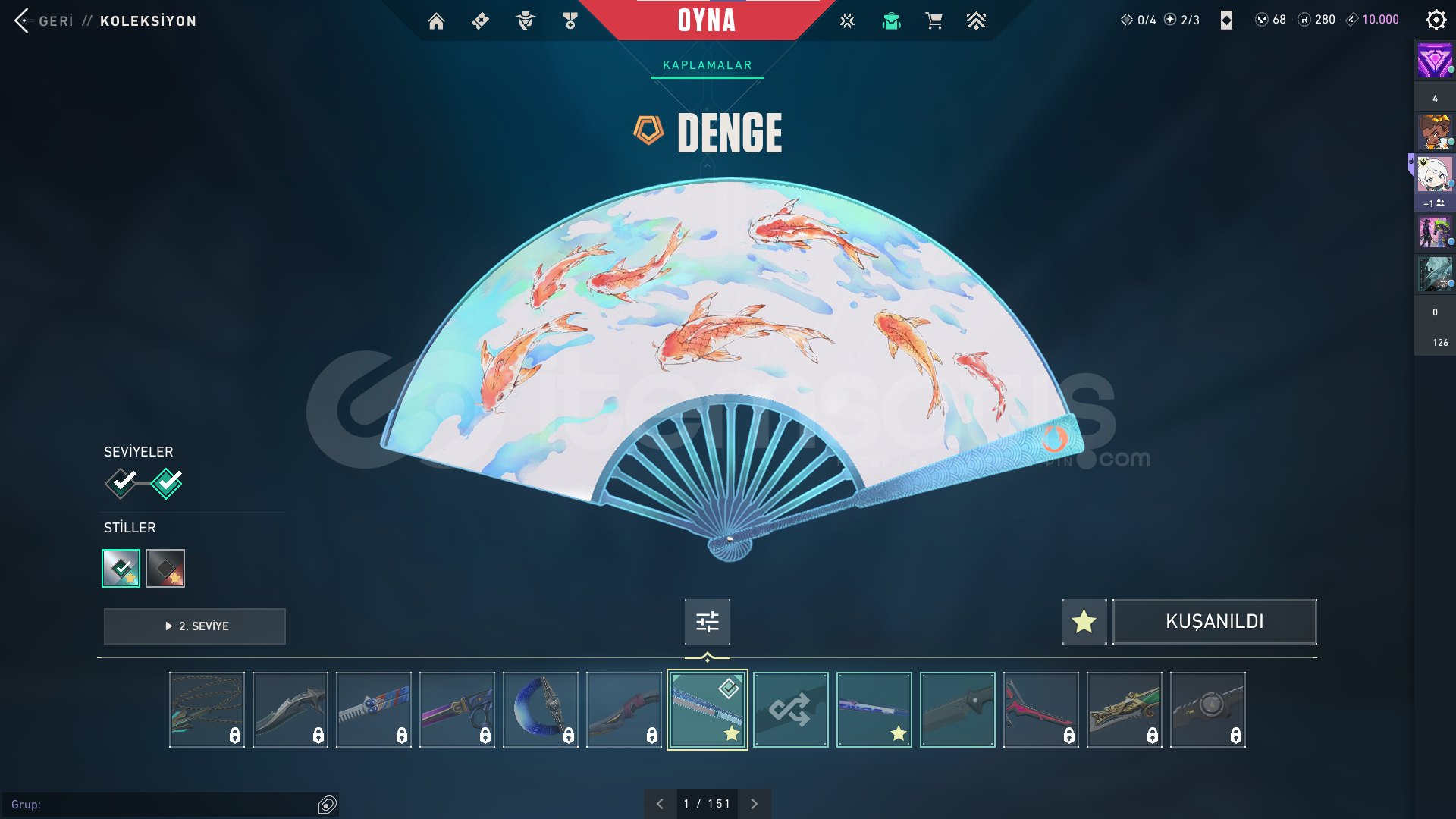Click the KUŞANILDI equip button
The image size is (1456, 819).
1214,622
